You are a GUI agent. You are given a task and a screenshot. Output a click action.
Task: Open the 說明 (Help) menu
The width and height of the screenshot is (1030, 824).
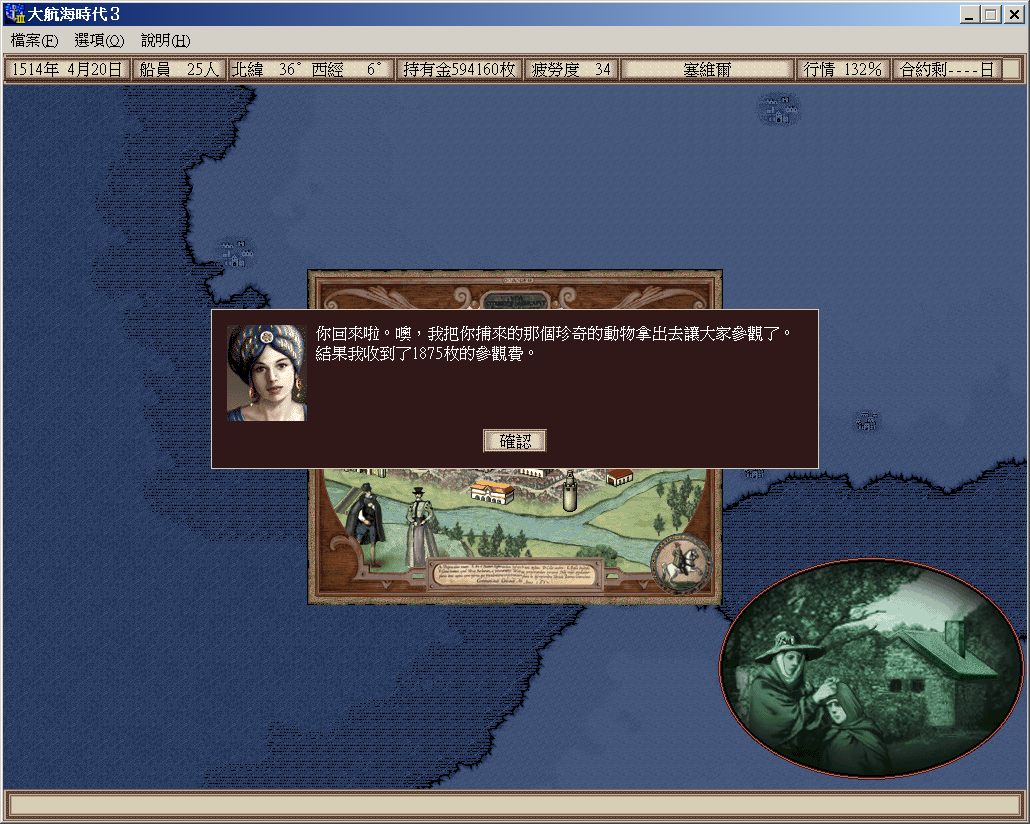(x=165, y=41)
